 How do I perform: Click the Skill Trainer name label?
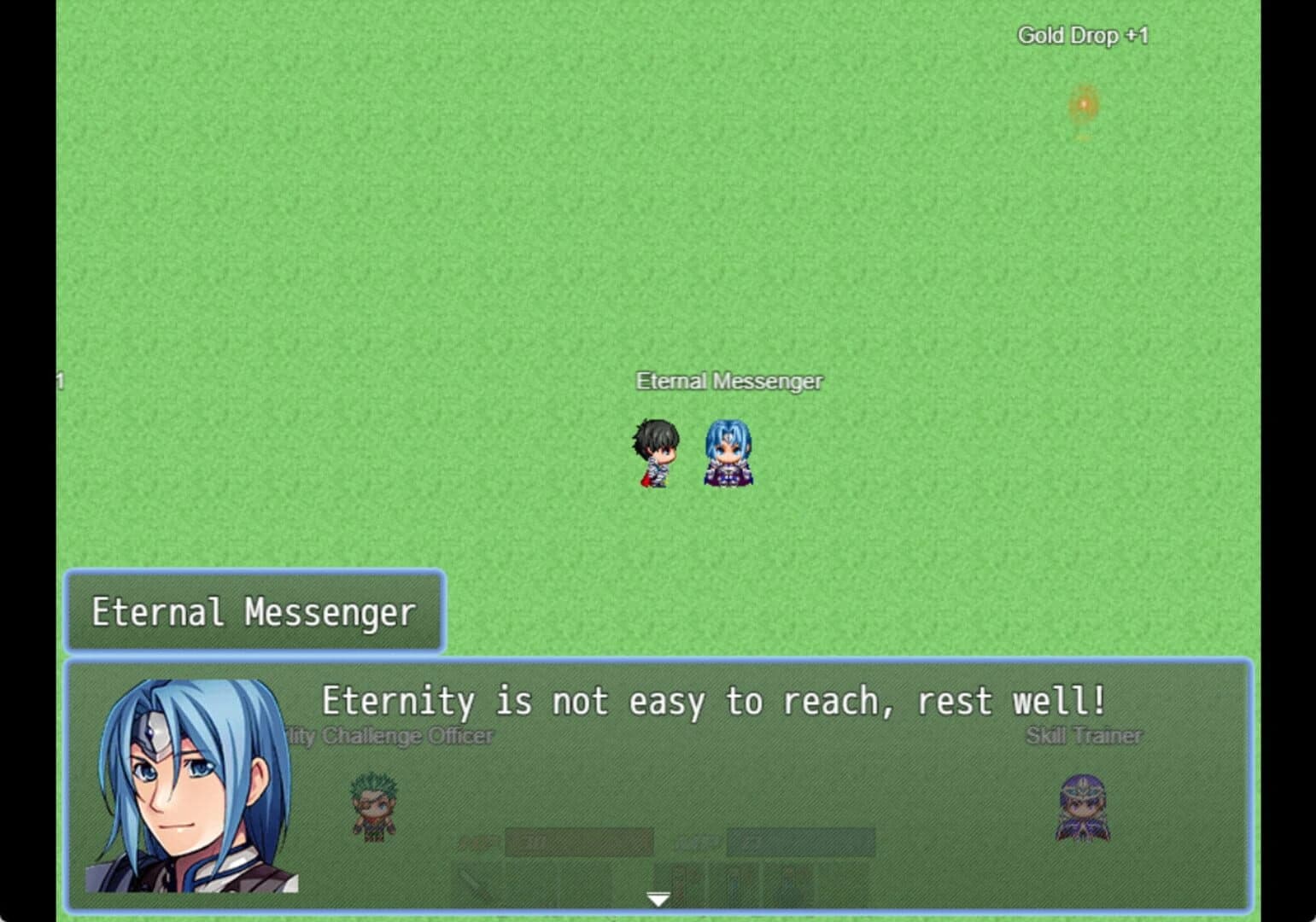[x=1084, y=734]
